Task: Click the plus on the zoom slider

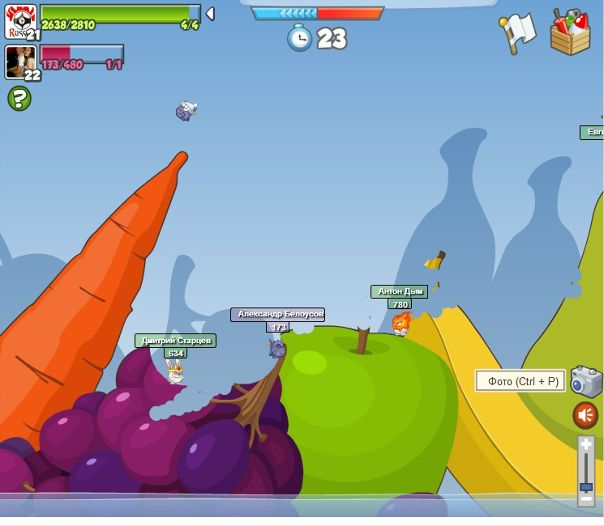Action: pyautogui.click(x=586, y=443)
